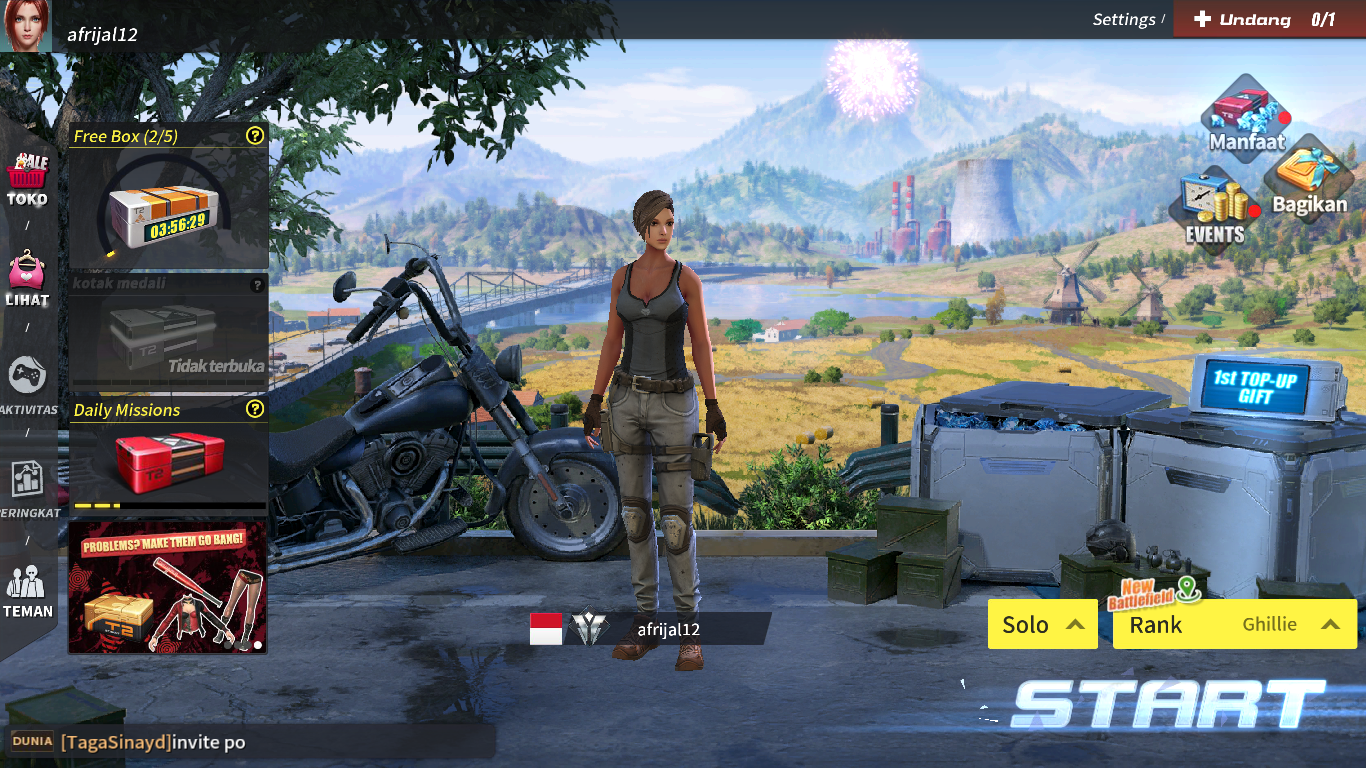
Task: Open the Solo mode selector
Action: click(1042, 624)
